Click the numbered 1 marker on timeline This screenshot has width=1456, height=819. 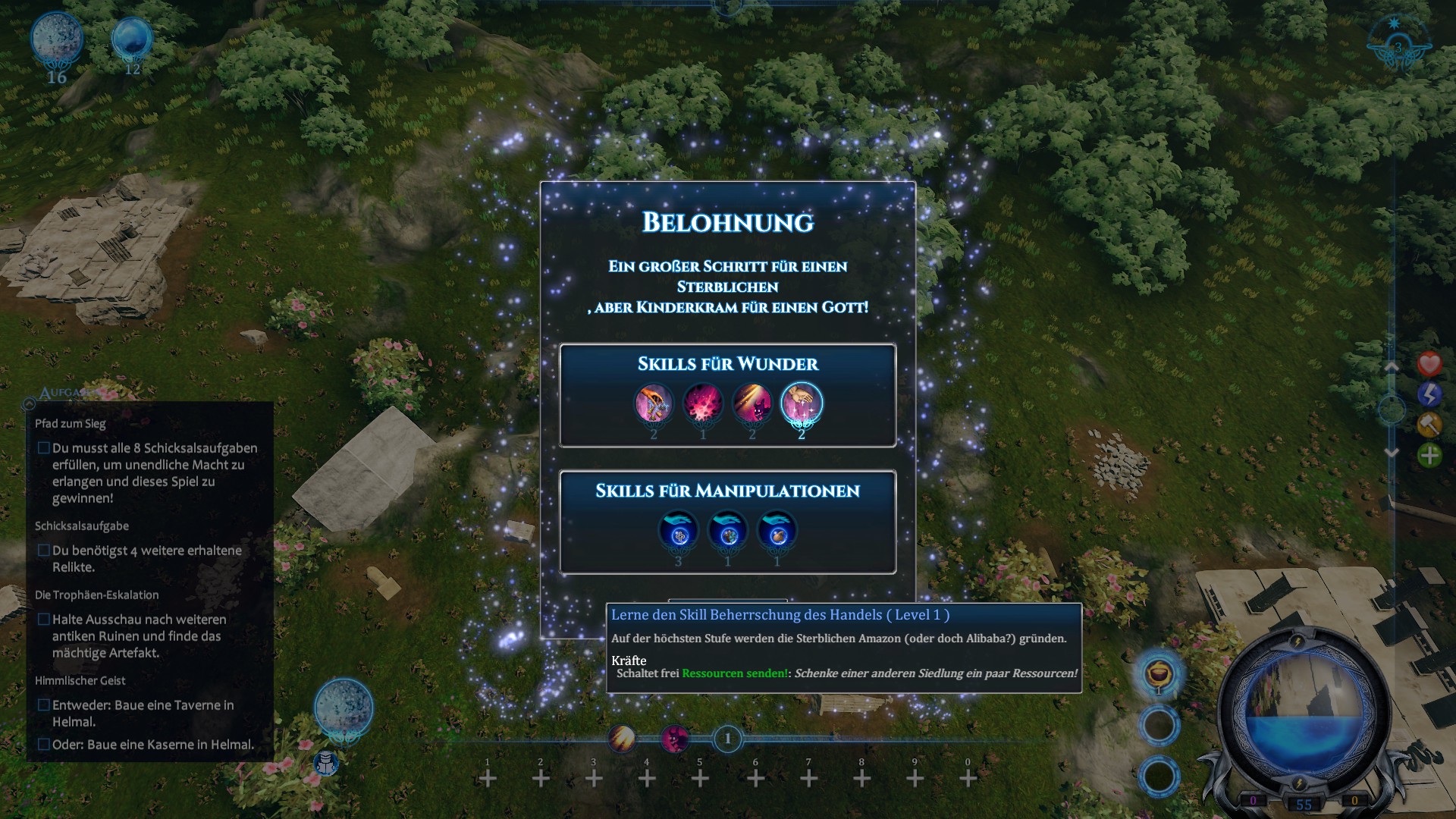[728, 738]
